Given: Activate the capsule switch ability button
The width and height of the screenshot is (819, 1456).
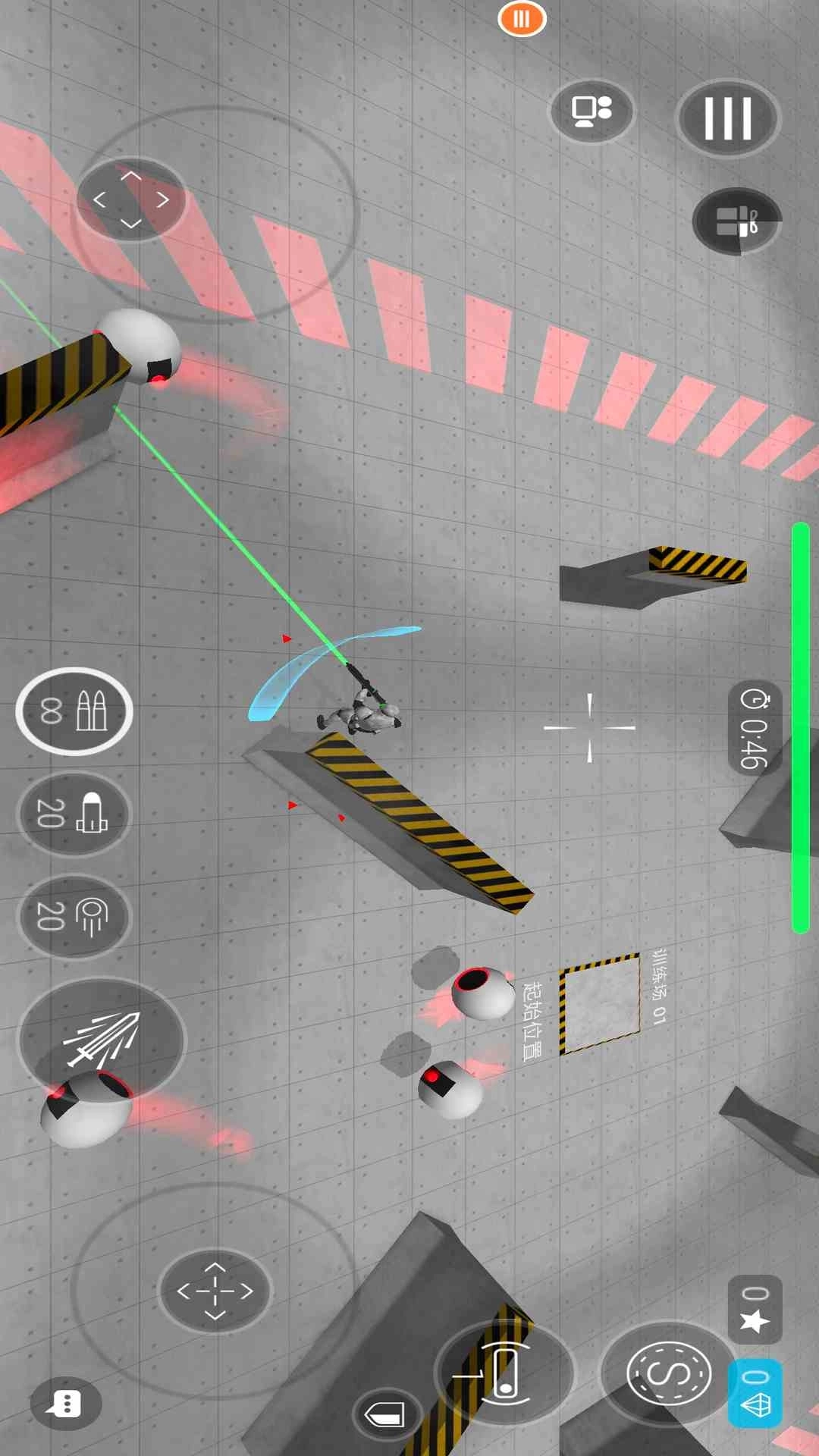Looking at the screenshot, I should coord(504,1373).
